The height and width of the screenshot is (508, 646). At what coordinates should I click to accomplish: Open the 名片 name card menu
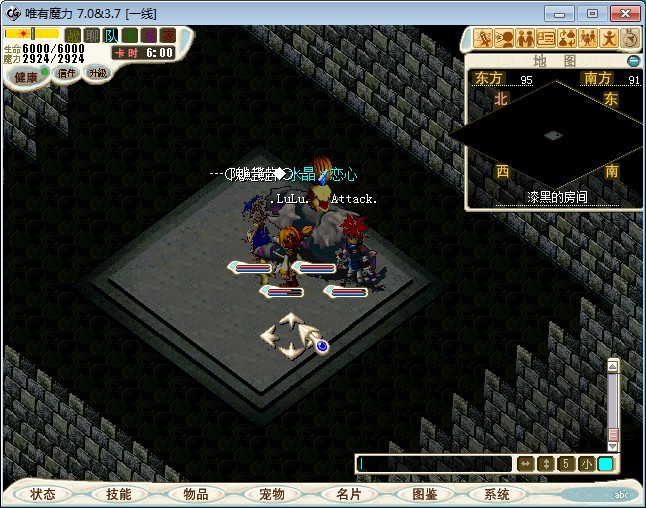point(347,494)
